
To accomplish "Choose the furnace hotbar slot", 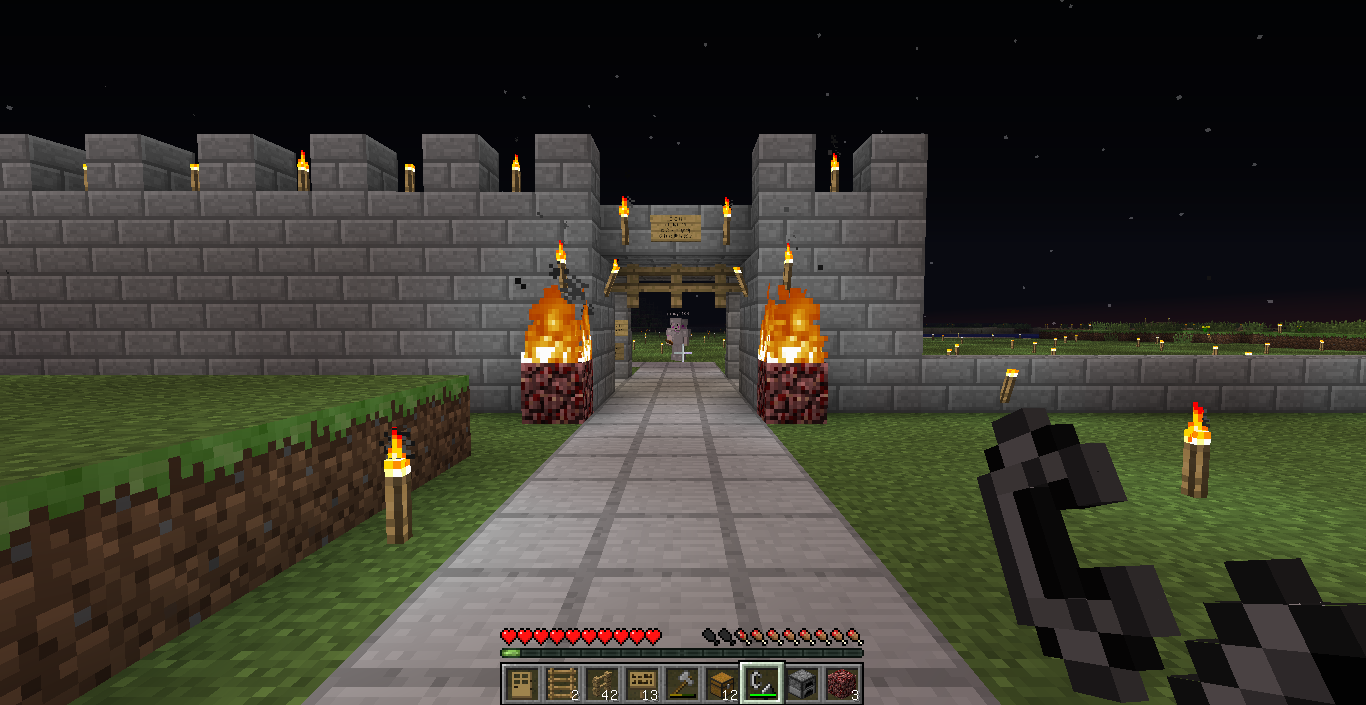I will (802, 684).
